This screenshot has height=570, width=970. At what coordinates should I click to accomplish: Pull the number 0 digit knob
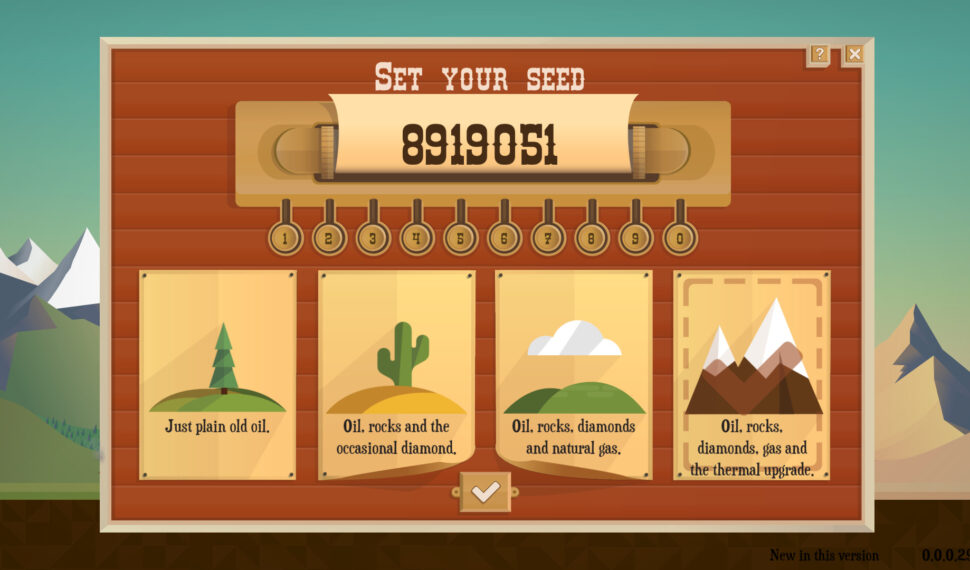[x=681, y=238]
